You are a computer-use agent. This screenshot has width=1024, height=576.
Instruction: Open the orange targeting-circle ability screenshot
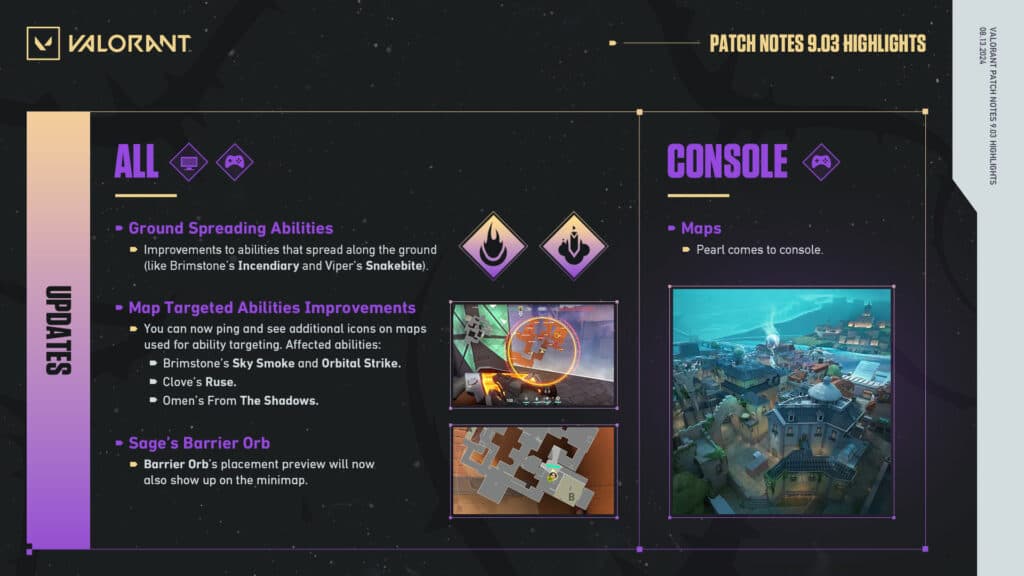click(x=533, y=355)
